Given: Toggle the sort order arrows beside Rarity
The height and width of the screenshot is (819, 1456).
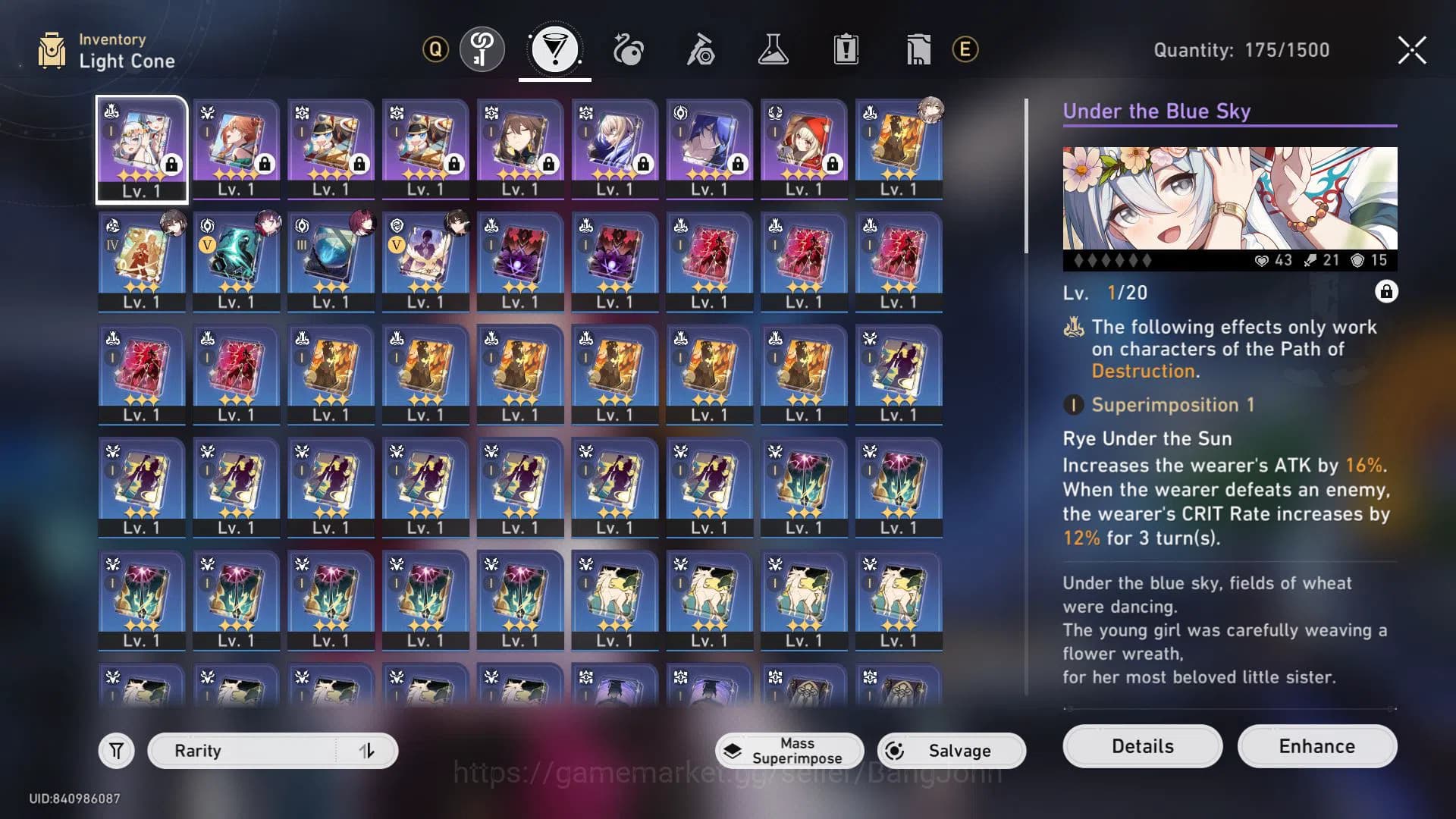Looking at the screenshot, I should pyautogui.click(x=367, y=750).
